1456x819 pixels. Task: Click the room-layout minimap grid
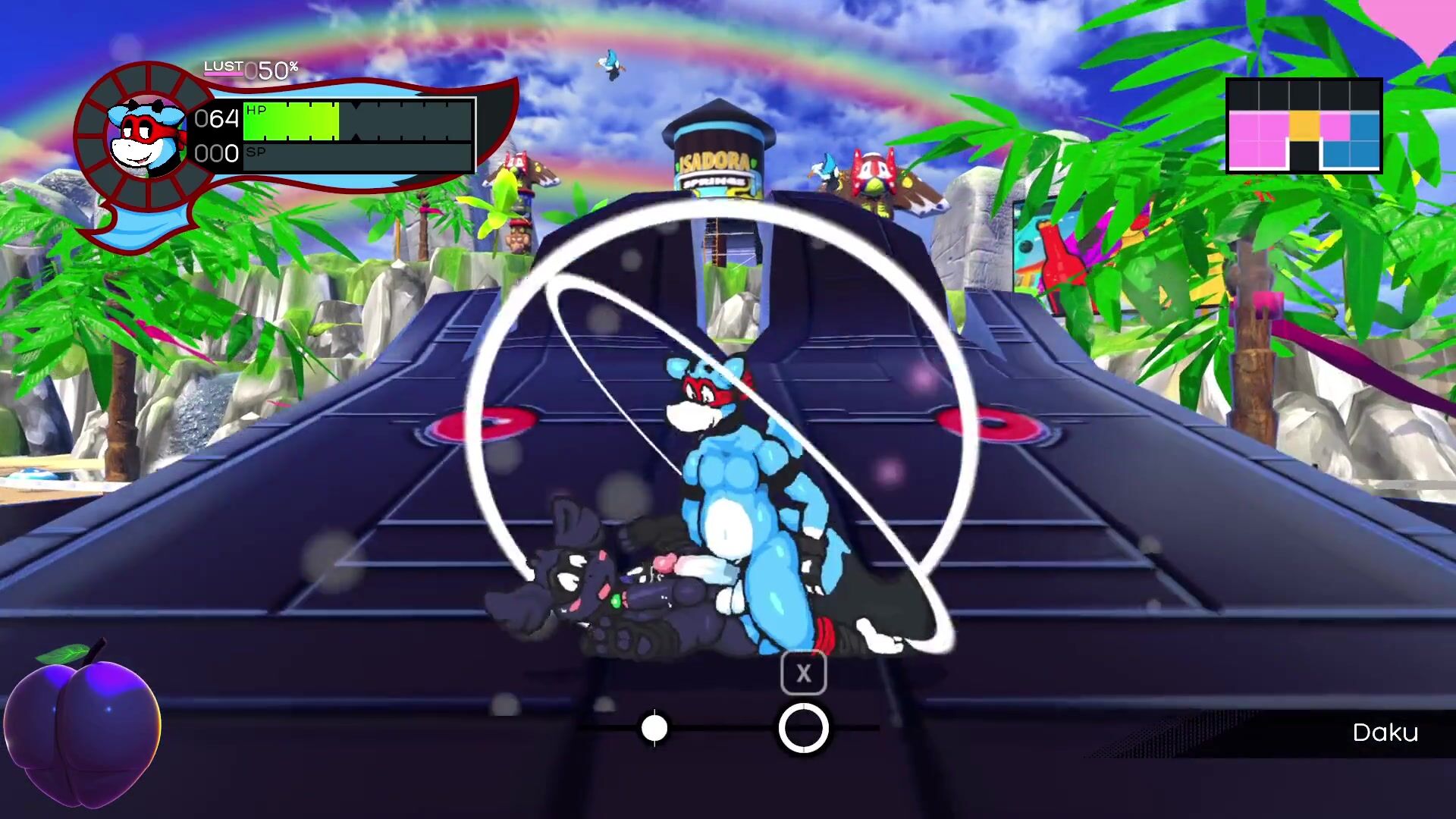[1304, 126]
